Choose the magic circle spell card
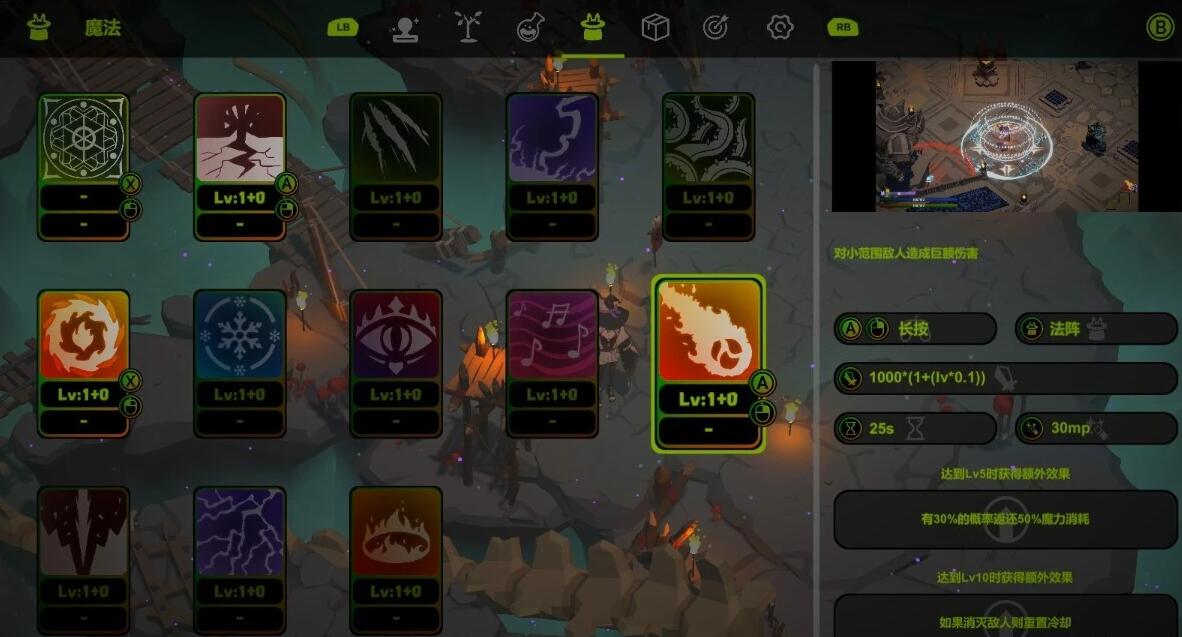The height and width of the screenshot is (637, 1182). 84,140
